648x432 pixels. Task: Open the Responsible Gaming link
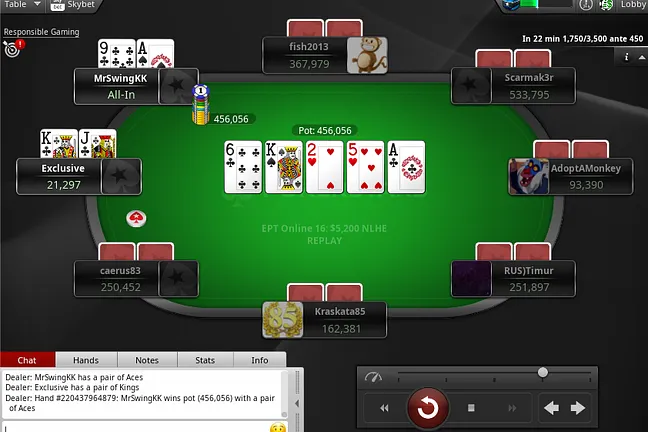40,32
